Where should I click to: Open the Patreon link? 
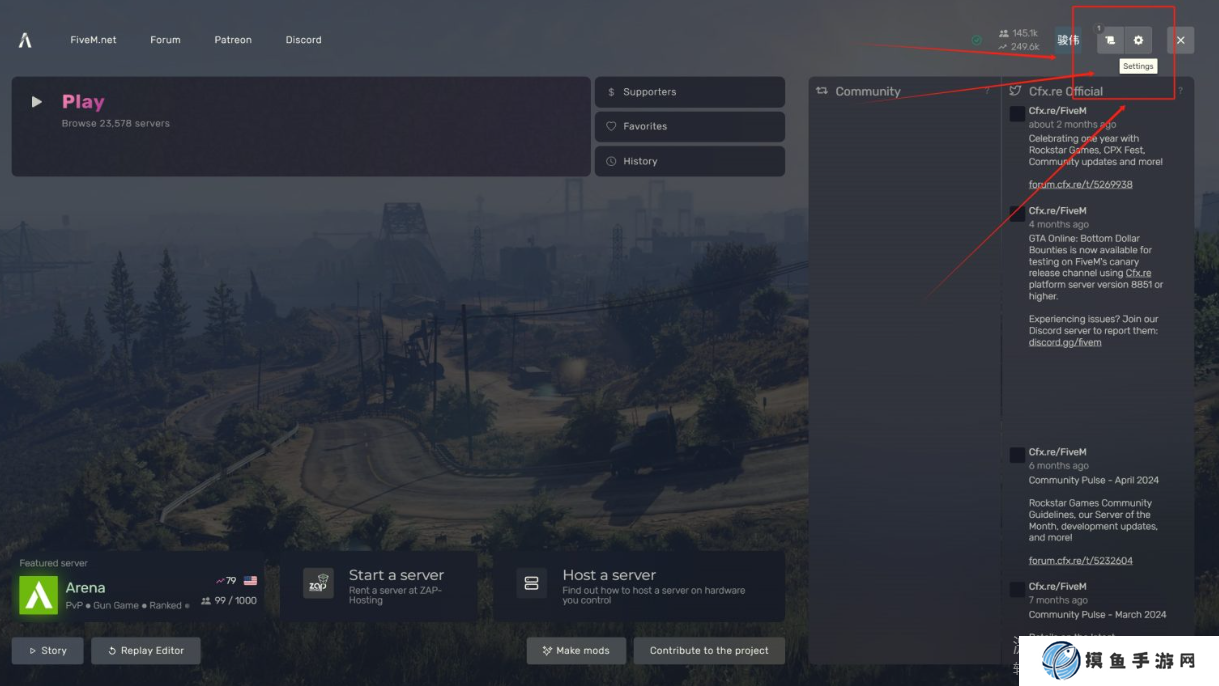coord(233,40)
